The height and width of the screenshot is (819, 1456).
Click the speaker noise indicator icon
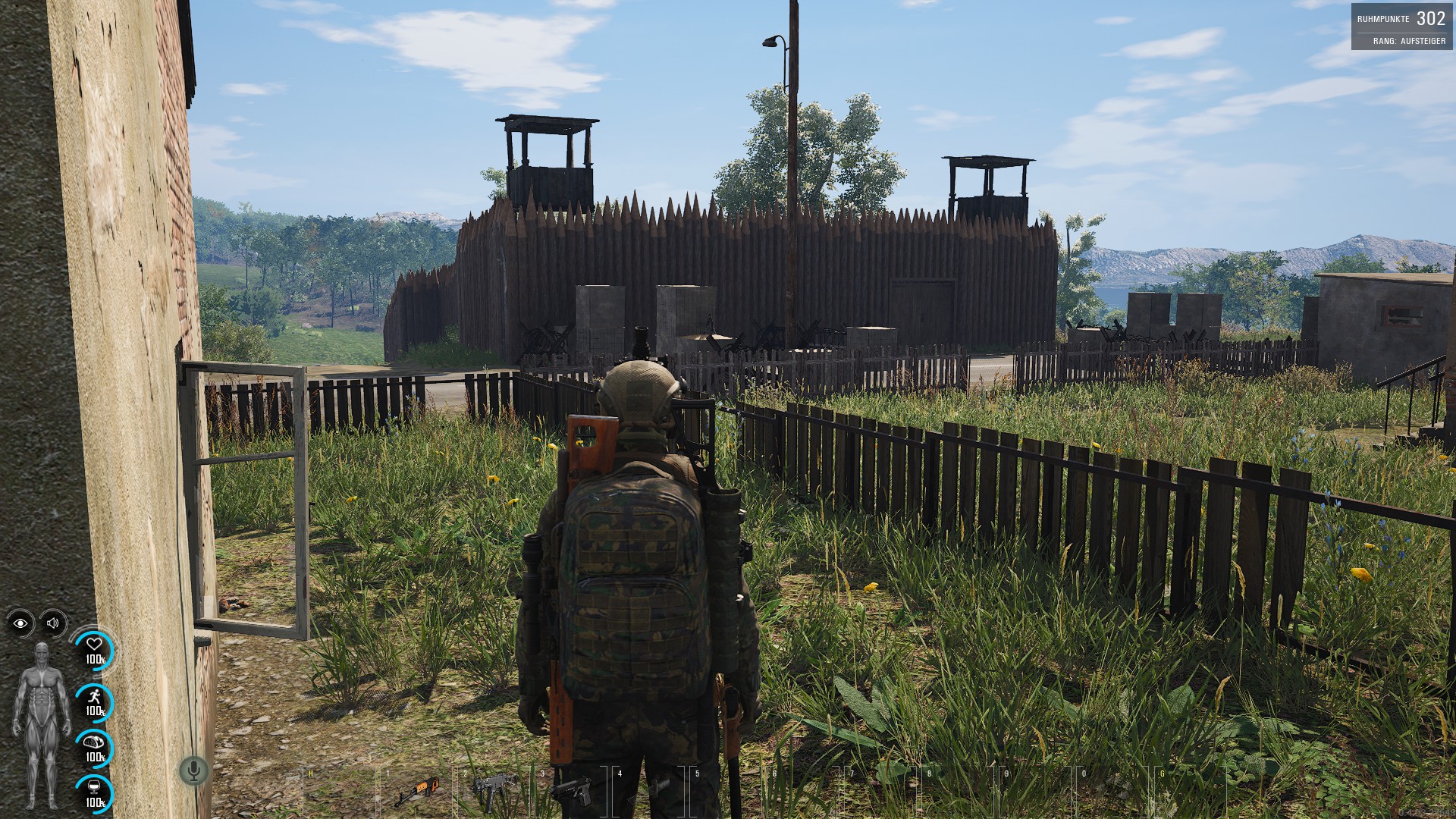point(53,623)
